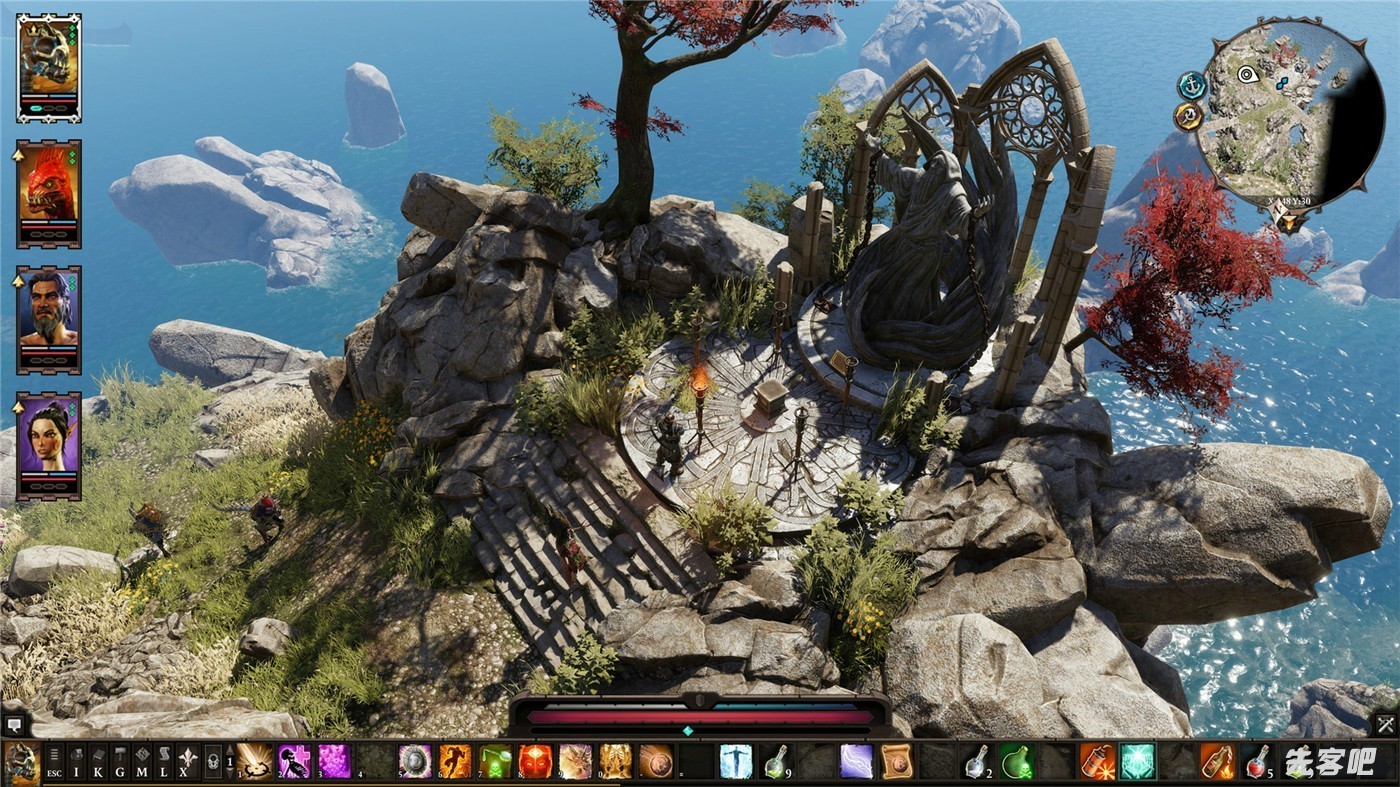
Task: Open the skills book K button
Action: point(98,762)
